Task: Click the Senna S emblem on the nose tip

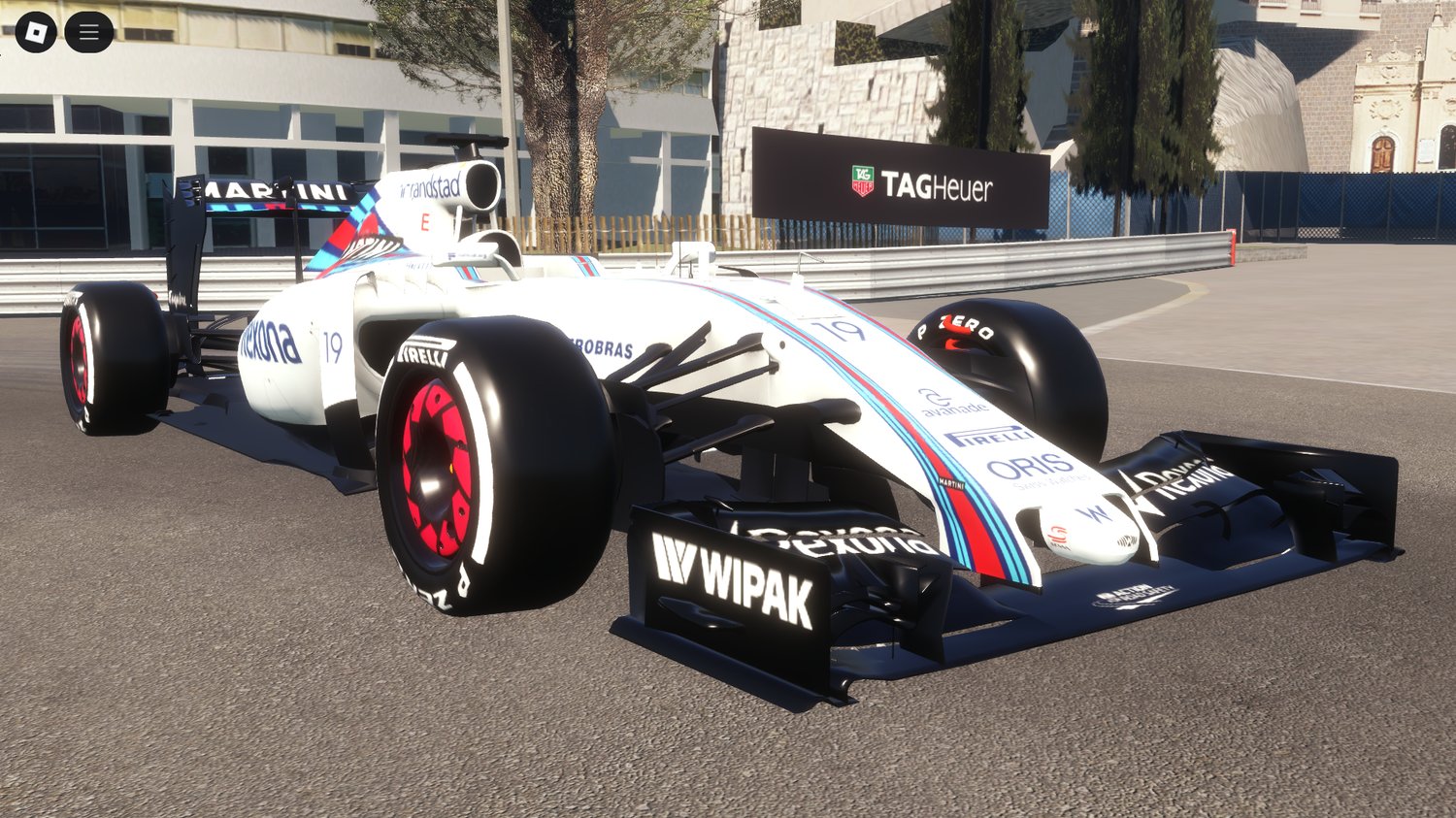Action: [x=1058, y=534]
